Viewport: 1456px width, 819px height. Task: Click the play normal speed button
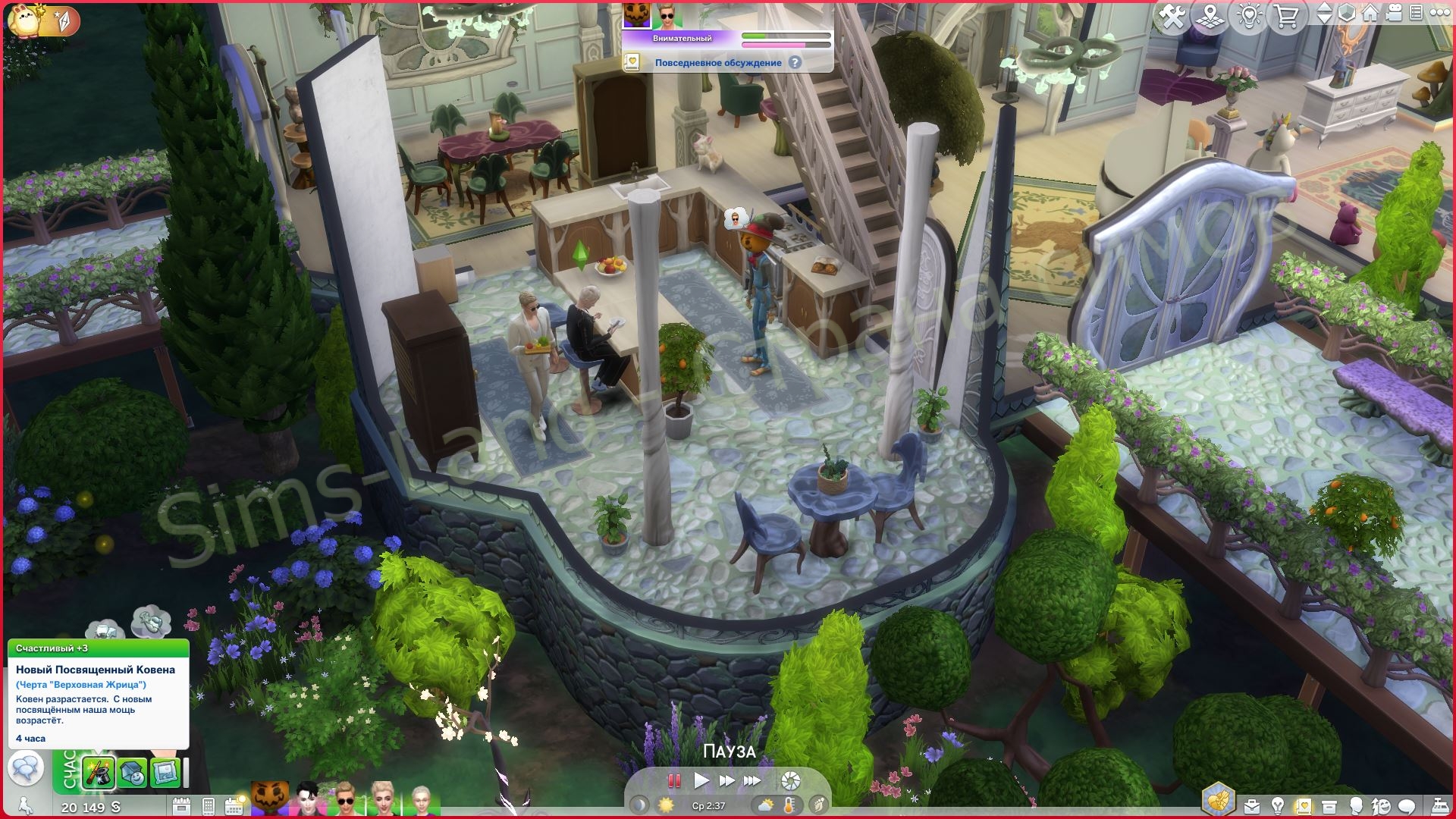701,780
